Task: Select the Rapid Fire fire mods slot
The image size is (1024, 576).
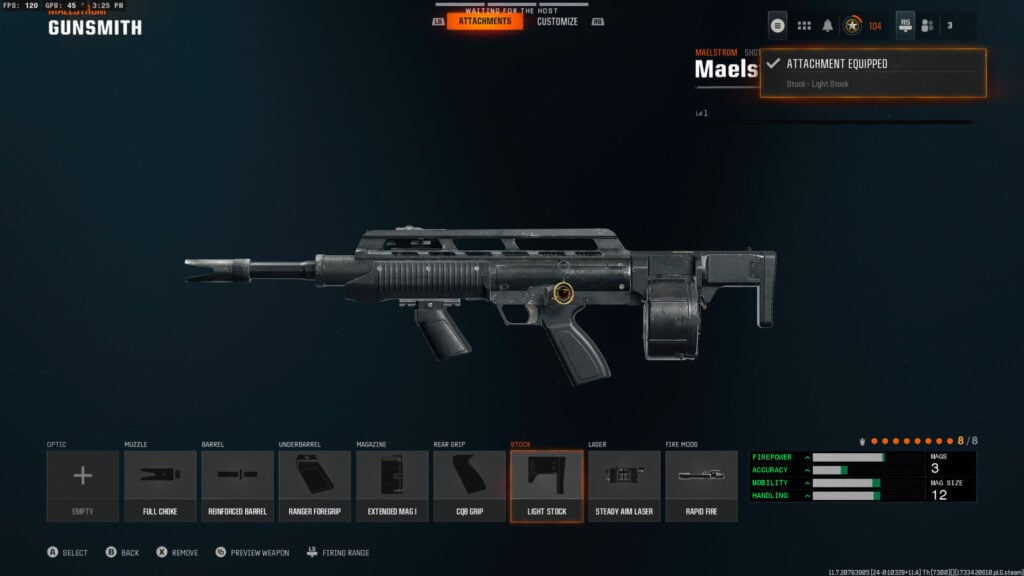Action: [701, 485]
